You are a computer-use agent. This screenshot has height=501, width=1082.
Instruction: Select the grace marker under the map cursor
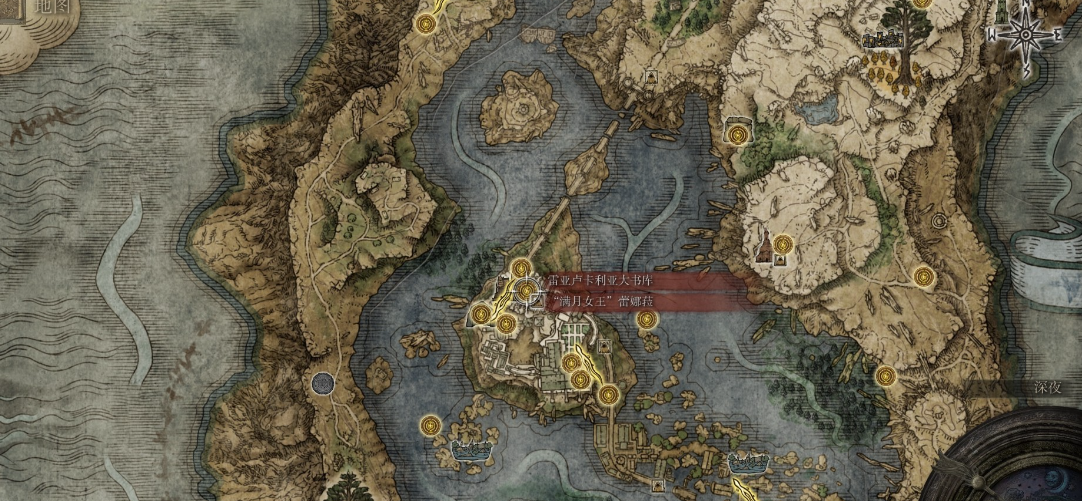(526, 290)
